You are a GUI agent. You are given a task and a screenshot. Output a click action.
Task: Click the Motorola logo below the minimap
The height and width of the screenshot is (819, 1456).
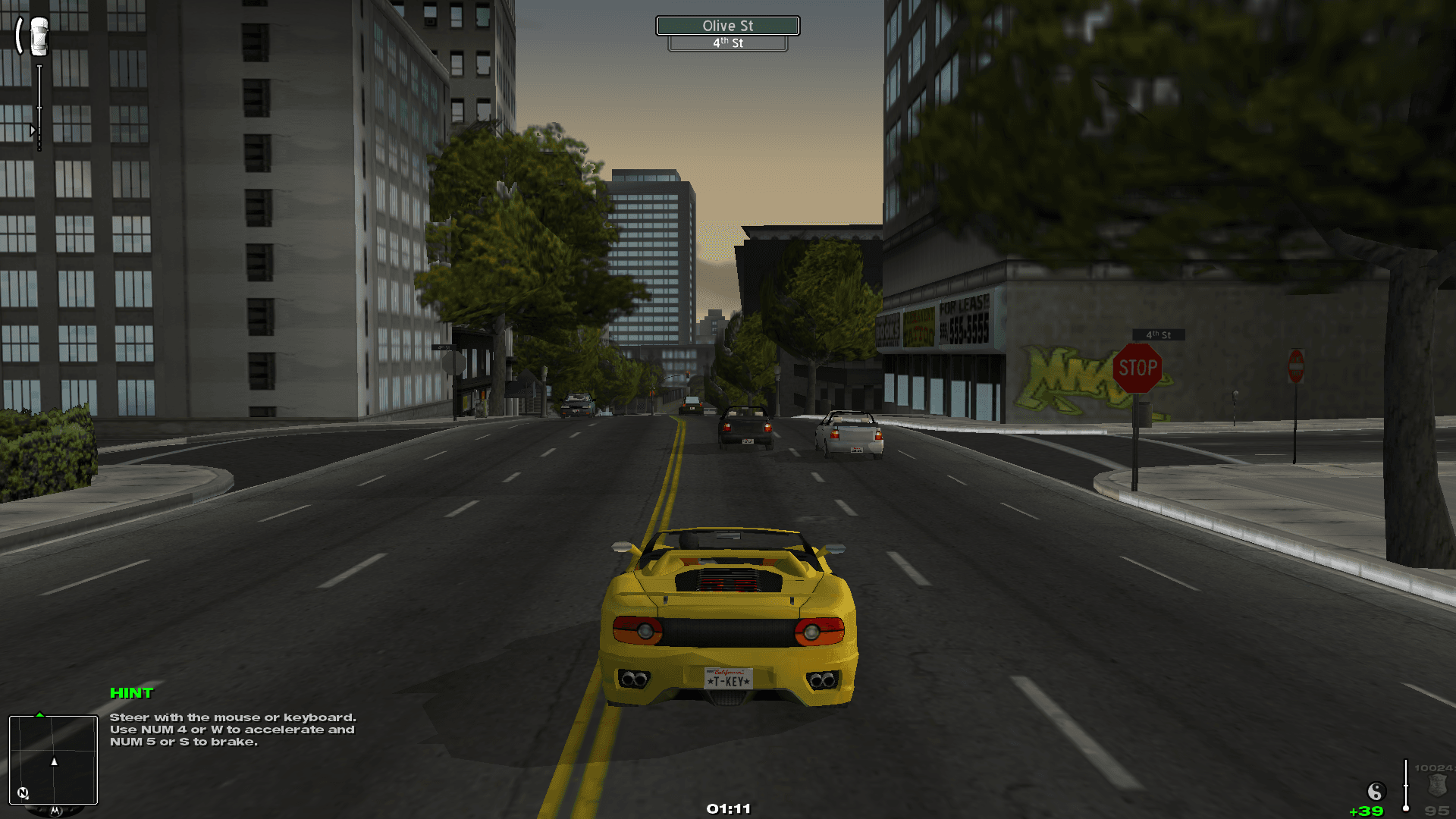click(55, 811)
